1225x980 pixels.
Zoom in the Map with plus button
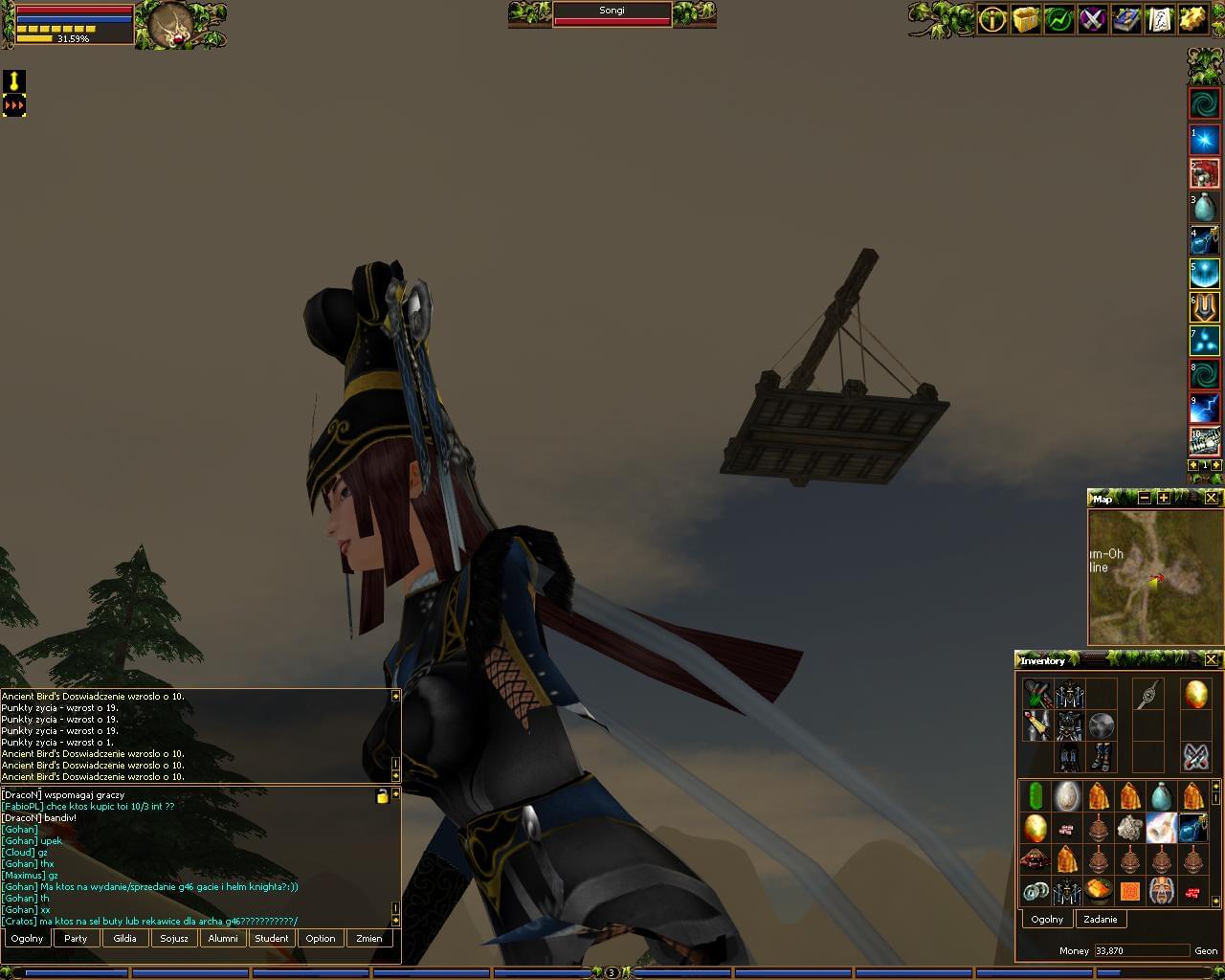[x=1164, y=498]
